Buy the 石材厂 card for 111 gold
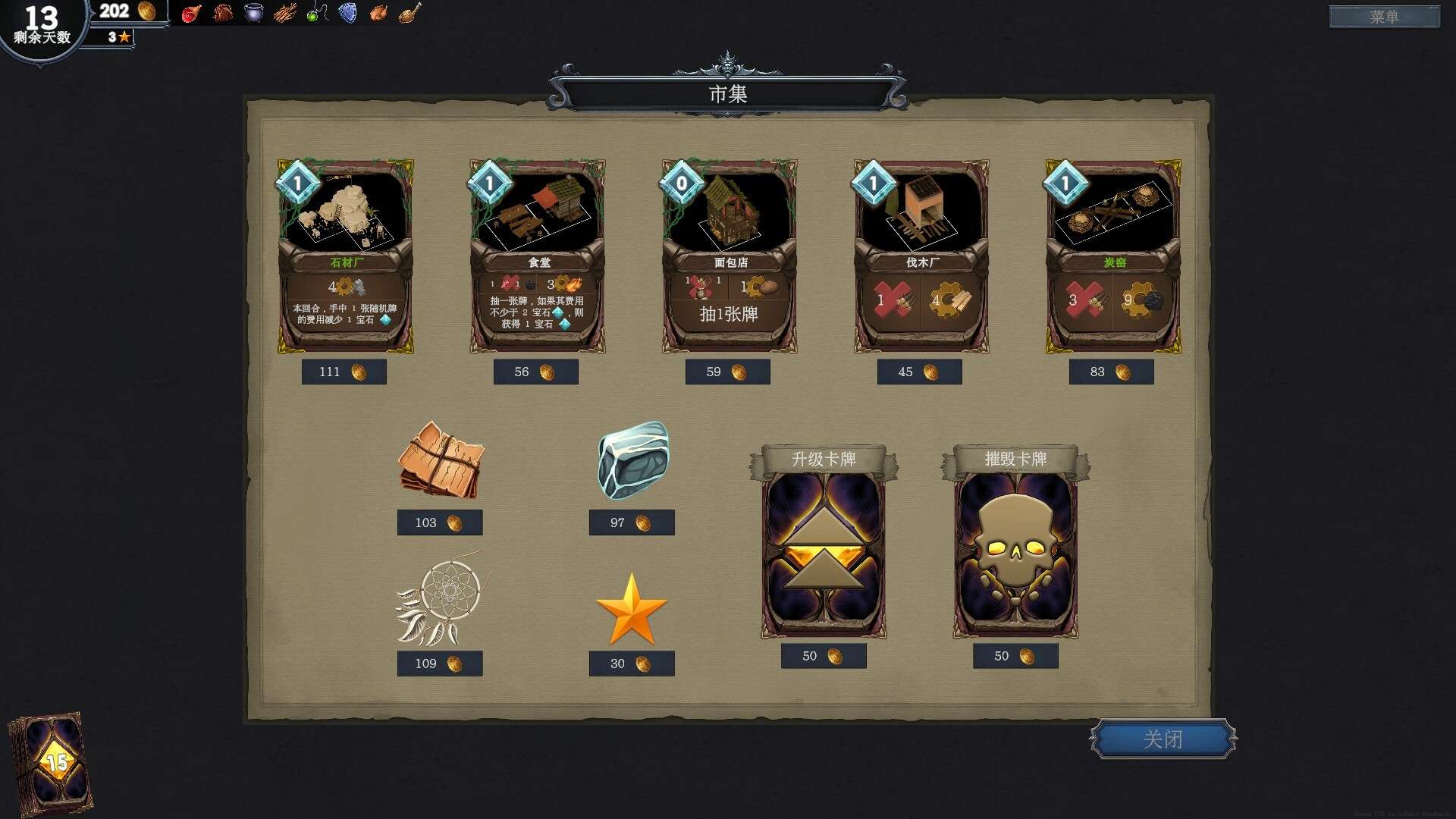1456x819 pixels. [x=344, y=372]
